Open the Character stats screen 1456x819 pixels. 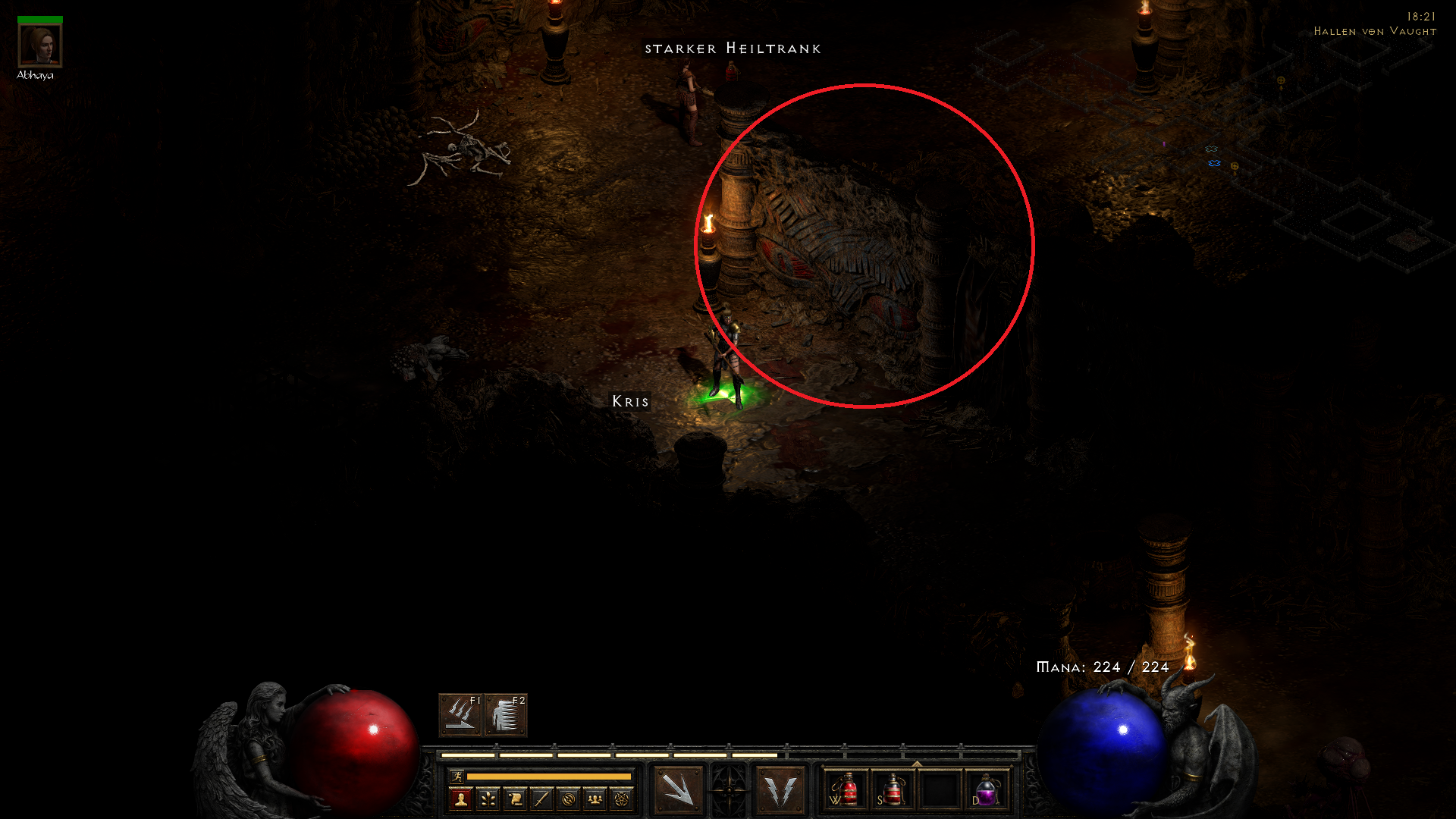pos(462,798)
